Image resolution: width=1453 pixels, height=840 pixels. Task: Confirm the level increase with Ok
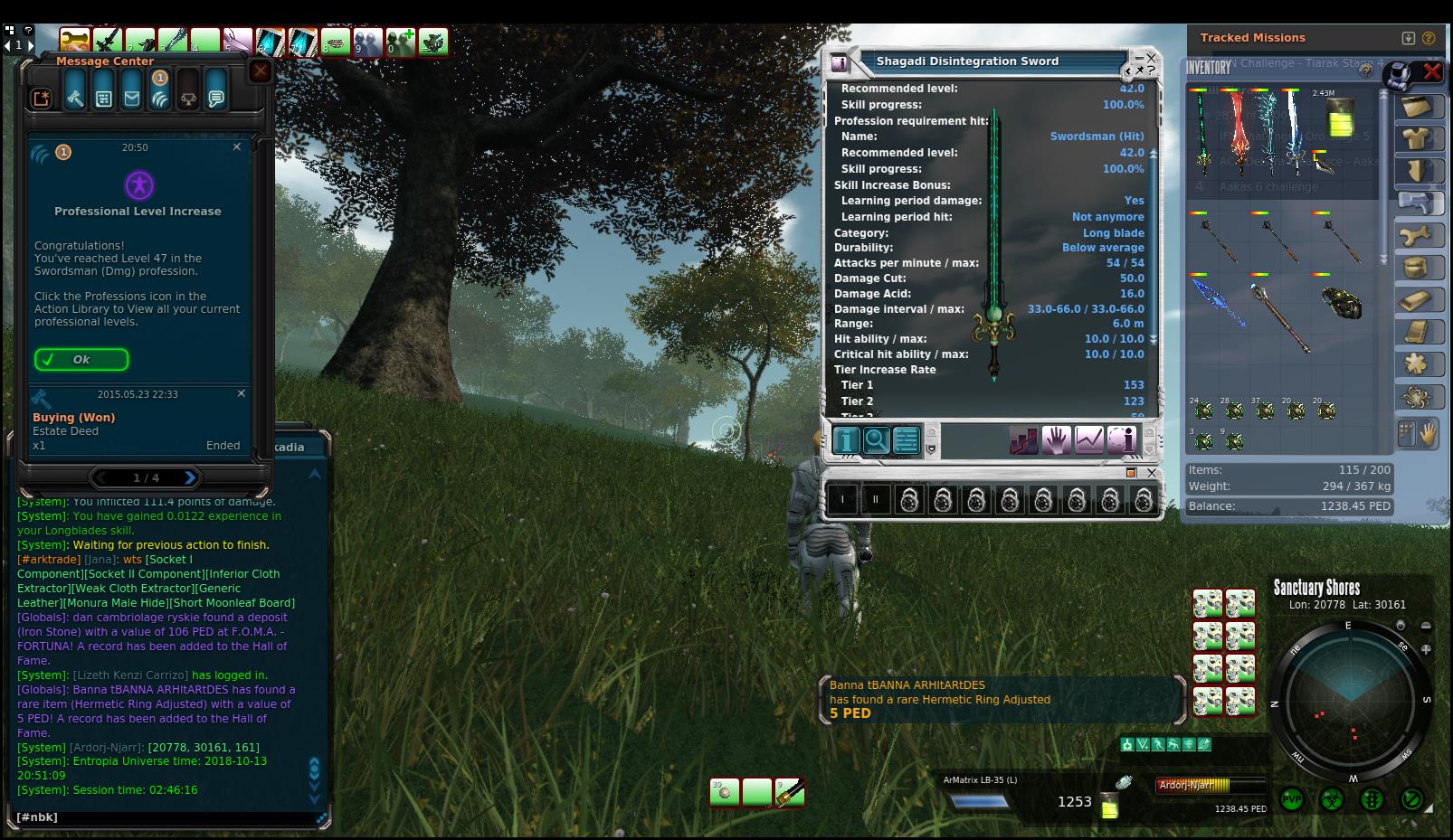point(81,360)
